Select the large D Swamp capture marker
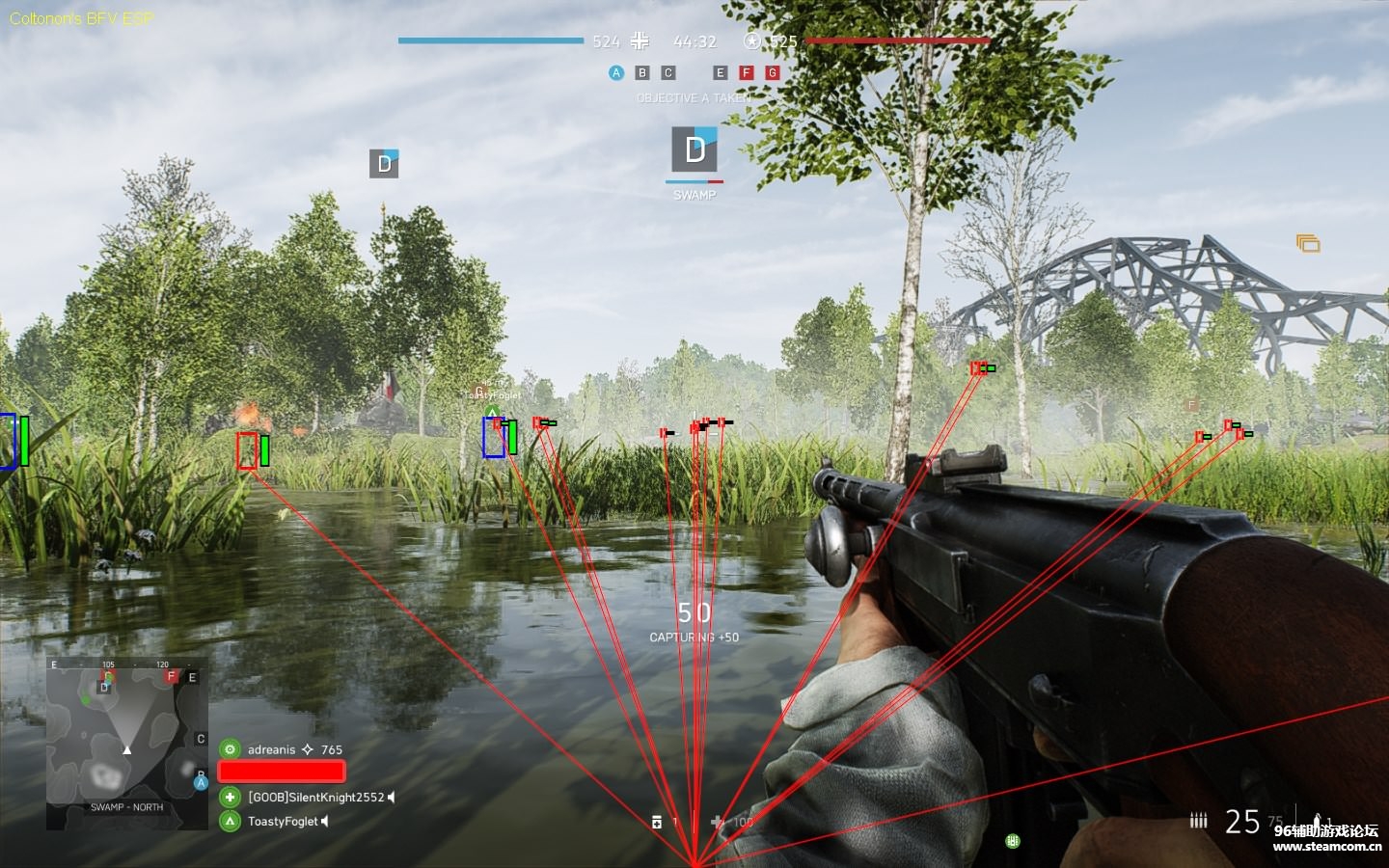The width and height of the screenshot is (1389, 868). [x=694, y=150]
